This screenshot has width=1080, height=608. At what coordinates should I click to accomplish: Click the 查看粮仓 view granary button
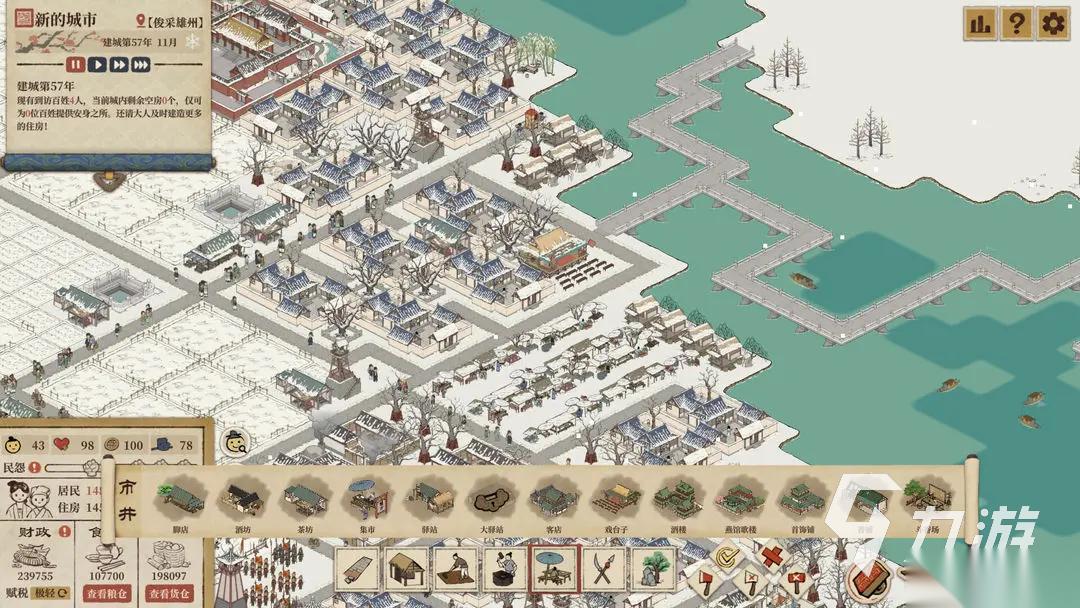109,594
